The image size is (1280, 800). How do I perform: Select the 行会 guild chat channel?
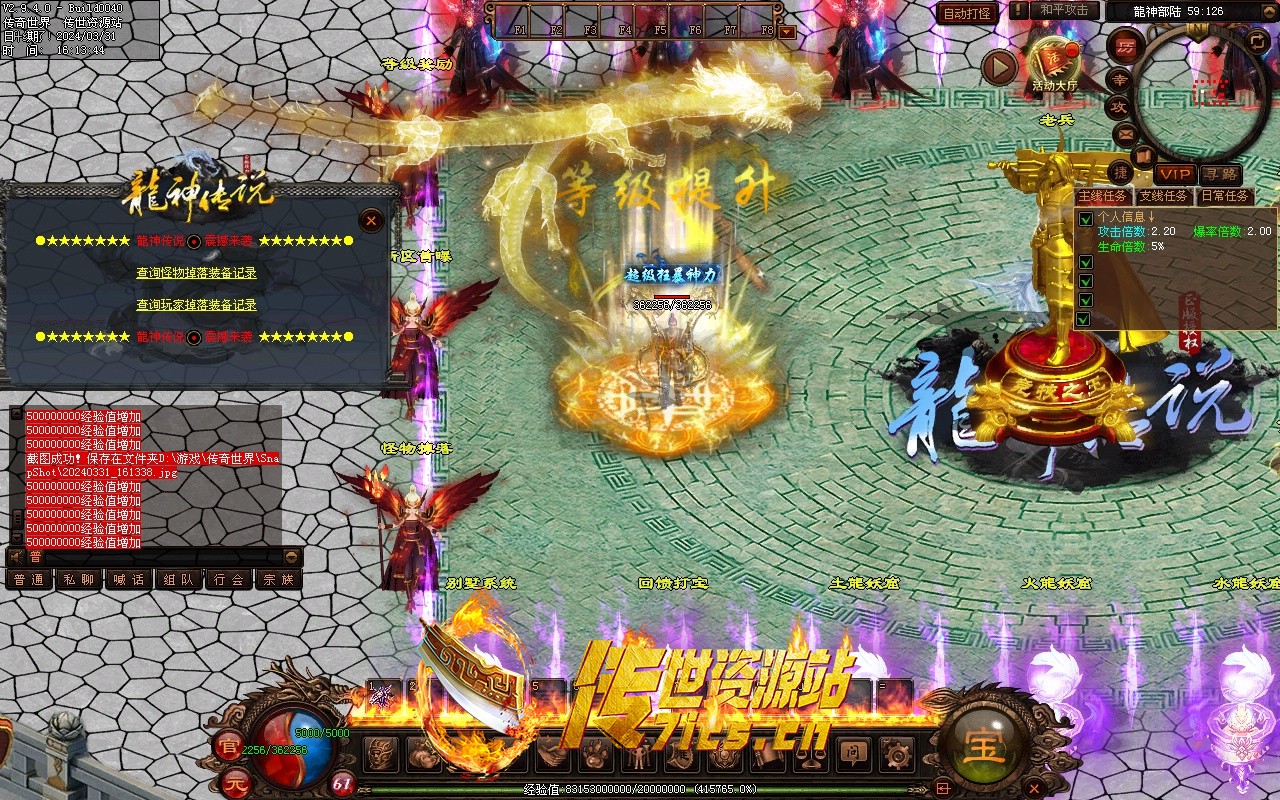(228, 579)
